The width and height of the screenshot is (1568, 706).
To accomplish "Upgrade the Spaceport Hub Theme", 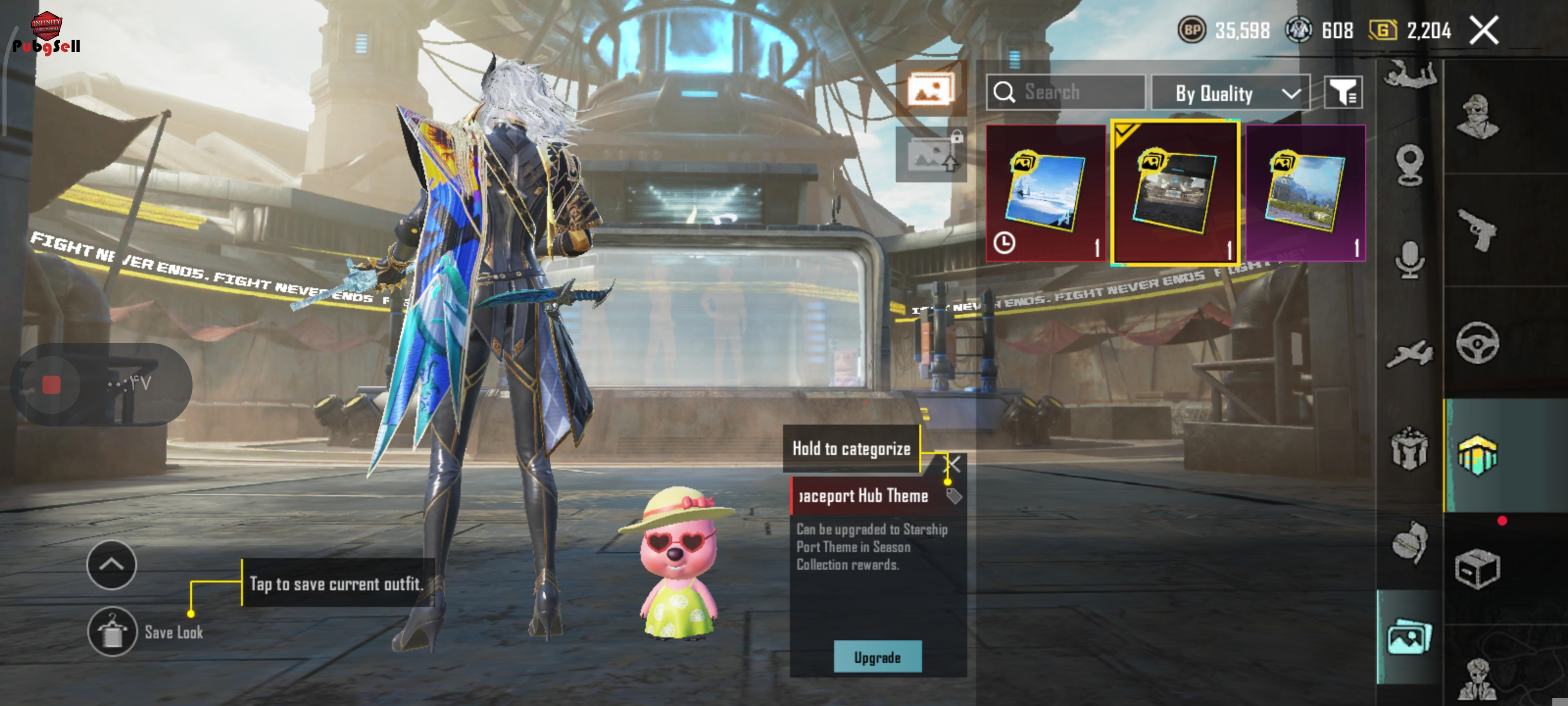I will [x=877, y=656].
